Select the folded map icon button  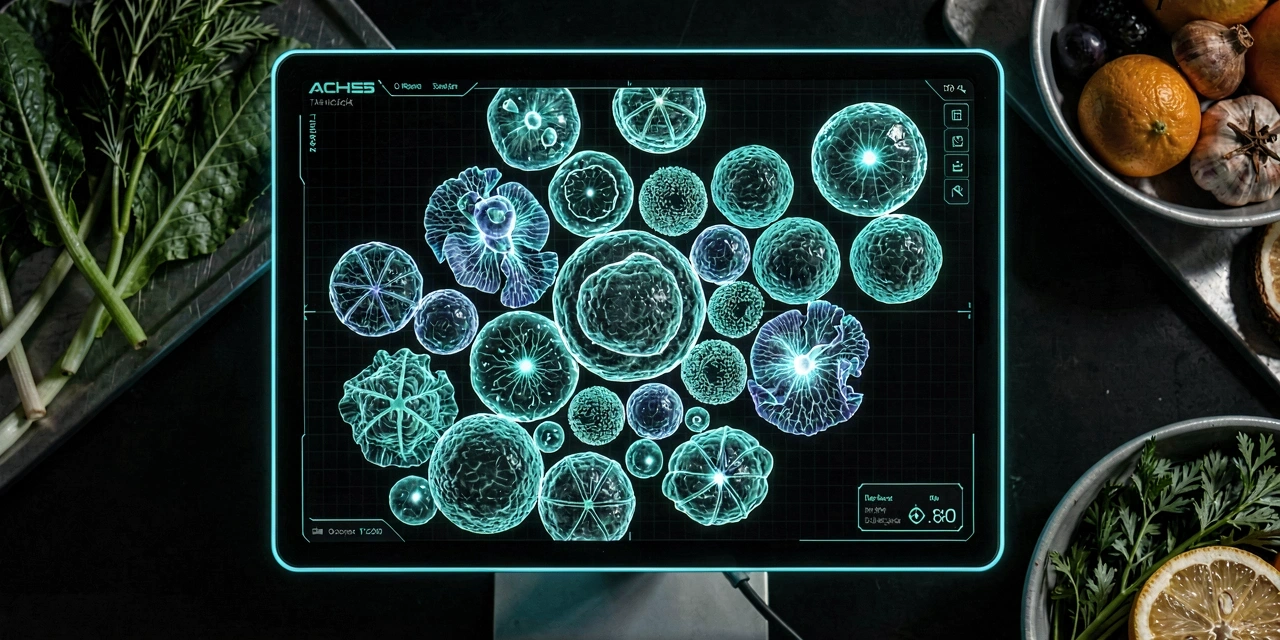pyautogui.click(x=956, y=140)
